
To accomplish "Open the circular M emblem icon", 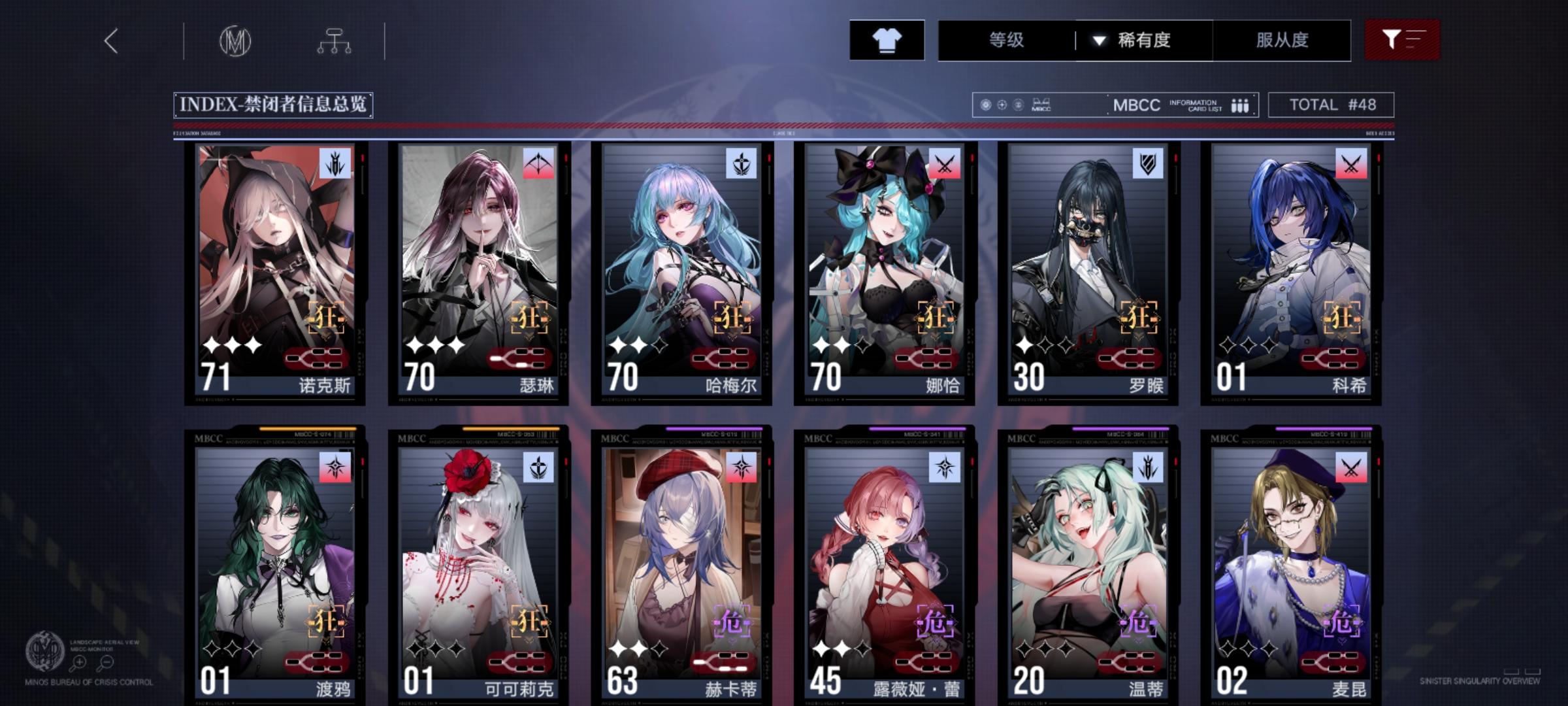I will (x=237, y=41).
